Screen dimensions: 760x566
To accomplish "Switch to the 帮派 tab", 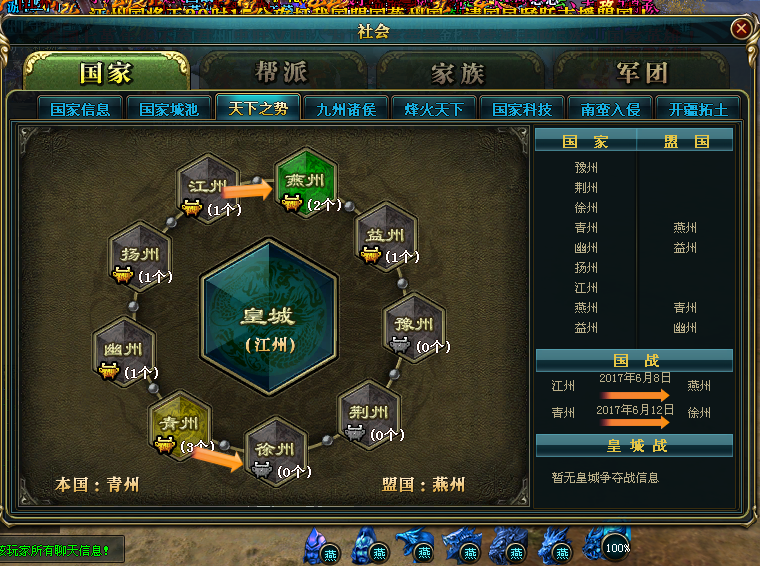I will 282,73.
